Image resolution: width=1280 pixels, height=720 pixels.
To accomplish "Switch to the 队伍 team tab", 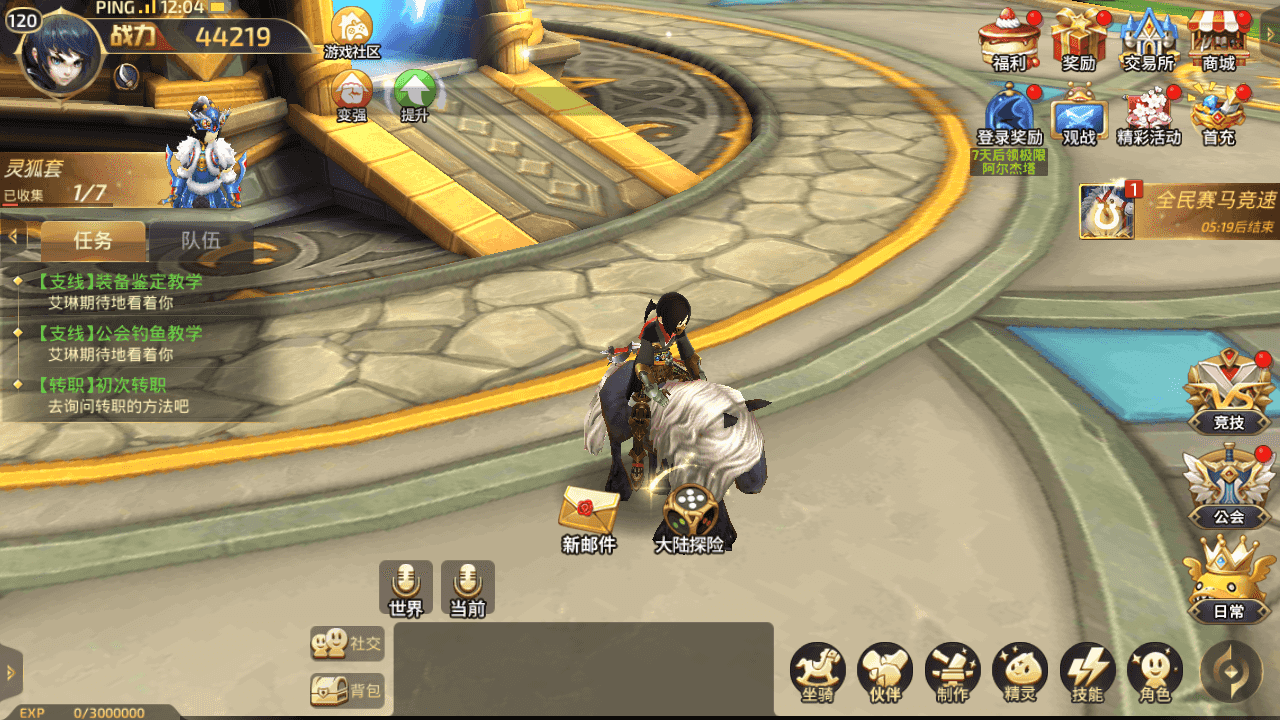I will (200, 240).
